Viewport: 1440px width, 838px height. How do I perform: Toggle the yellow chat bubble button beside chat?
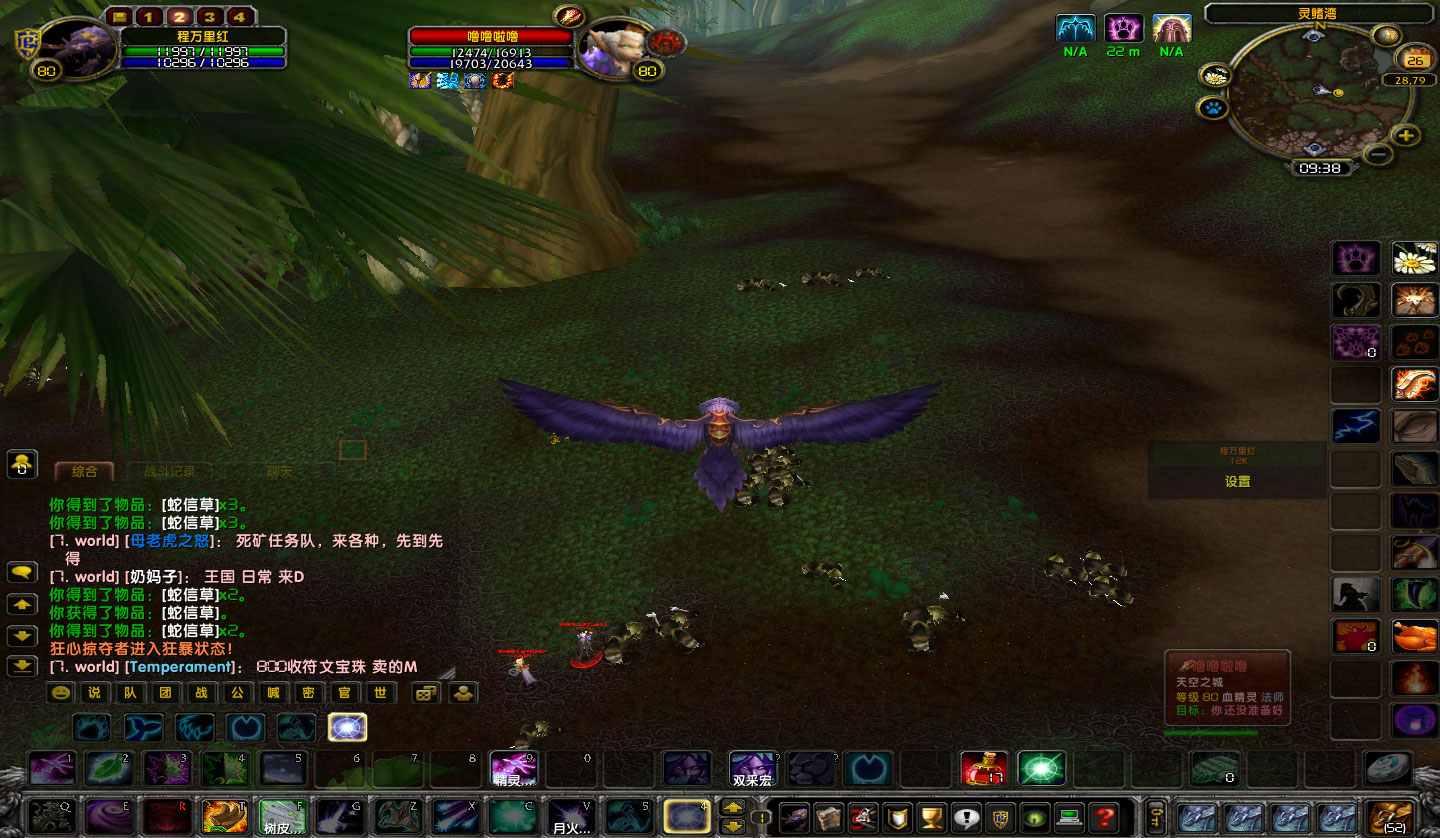(x=21, y=574)
